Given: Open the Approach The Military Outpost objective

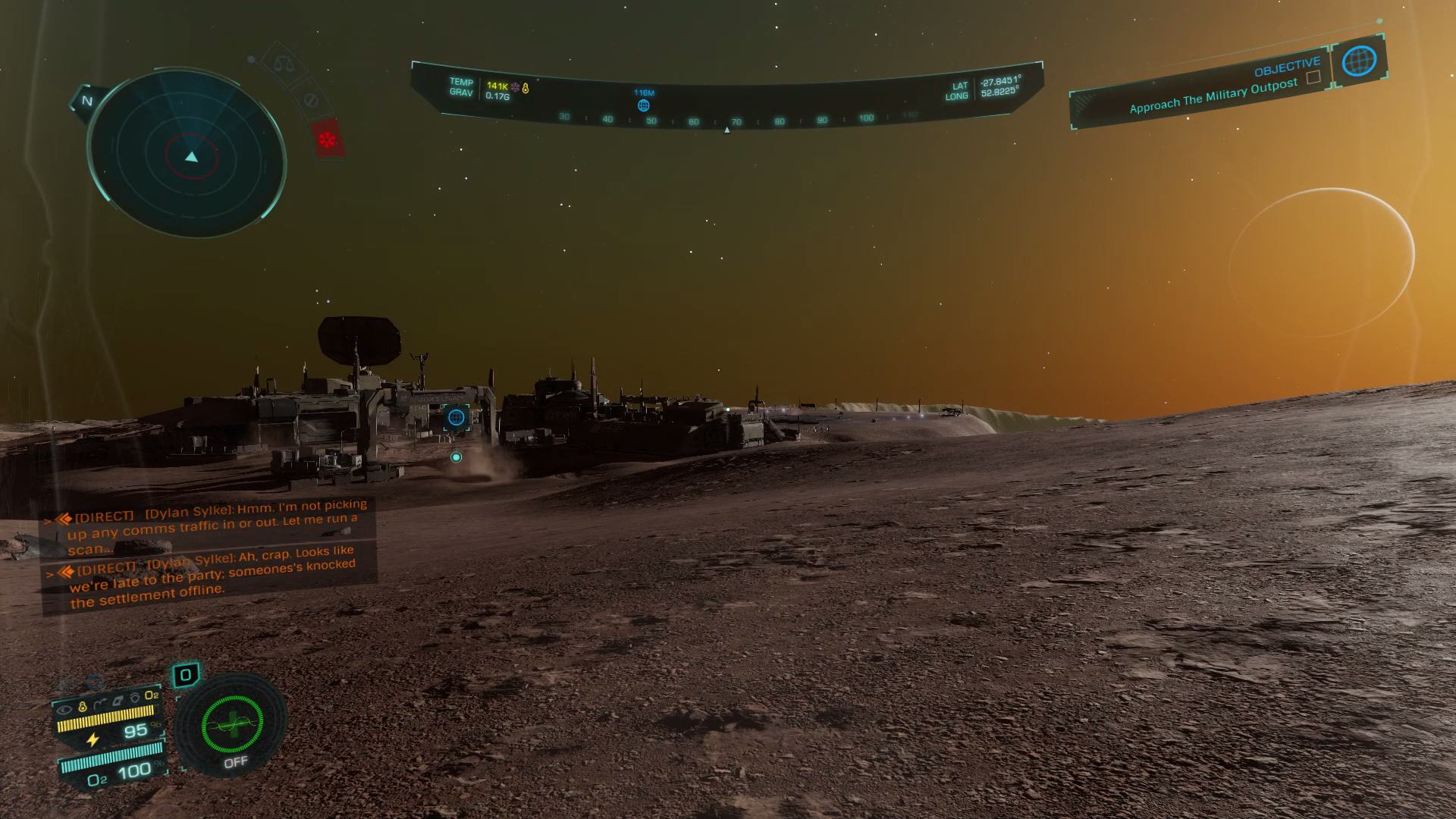Looking at the screenshot, I should (x=1212, y=97).
